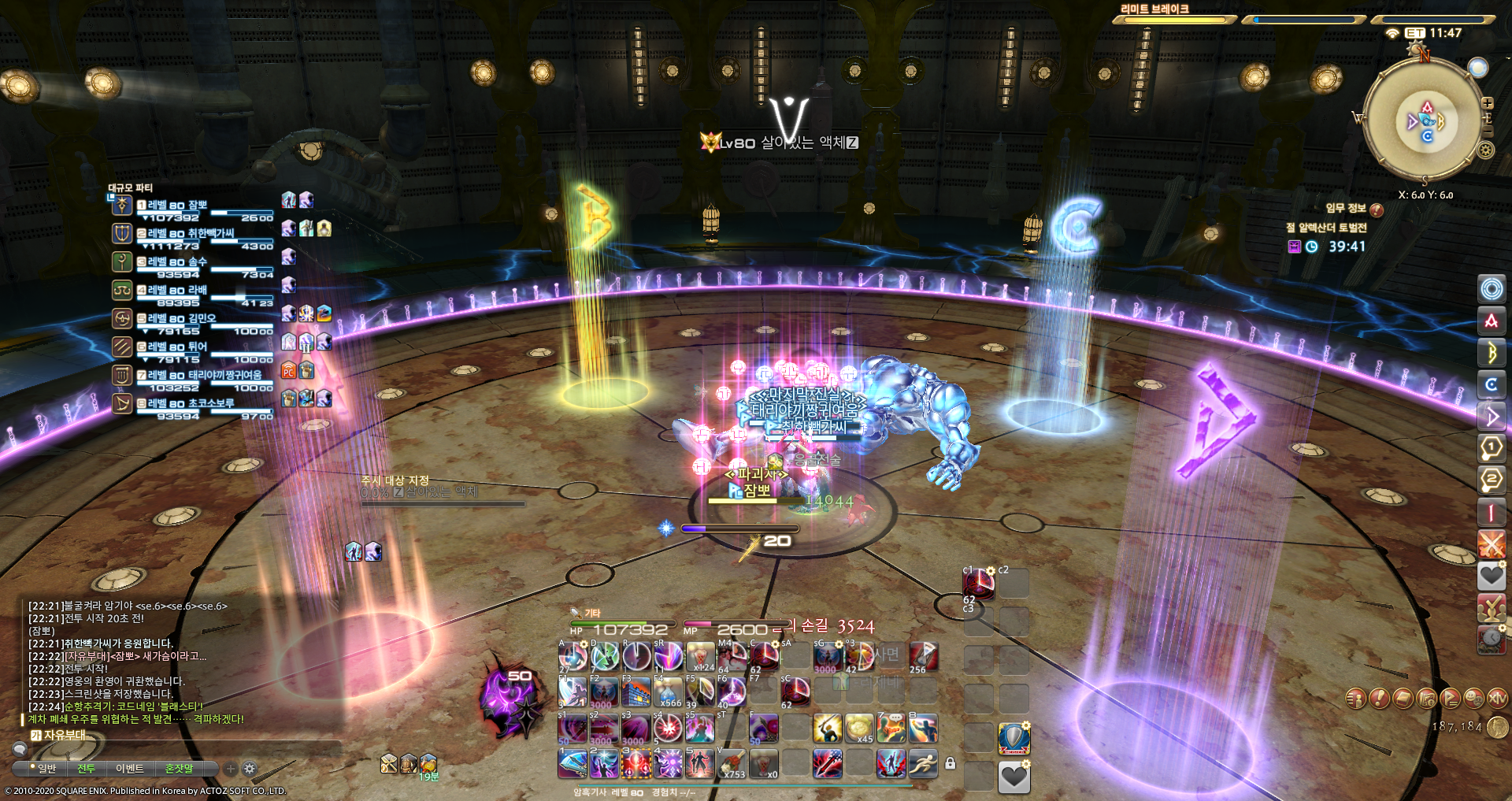This screenshot has height=801, width=1512.
Task: Open chat log settings gear
Action: point(250,768)
